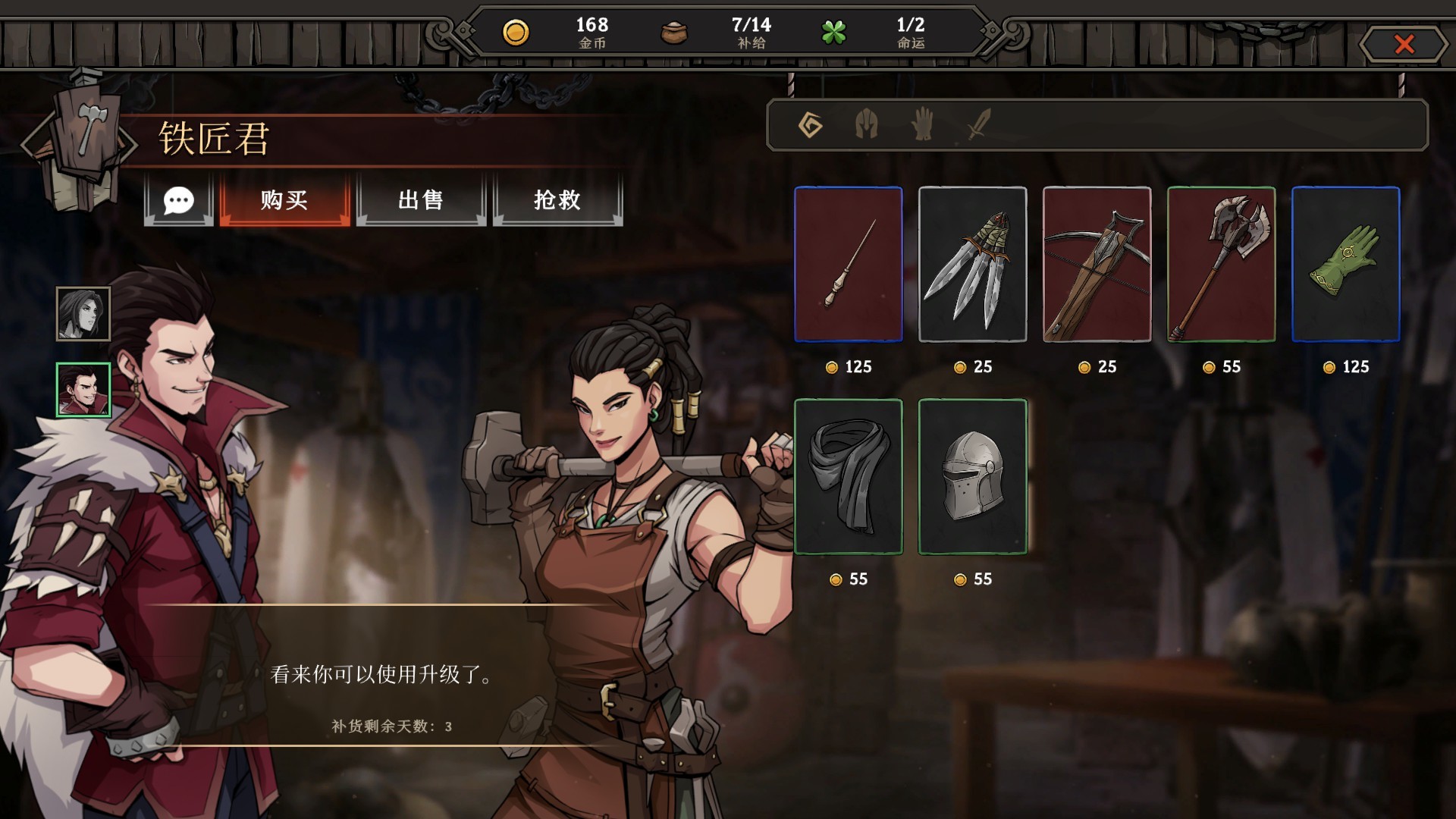Open dialogue via the speech bubble icon
This screenshot has height=819, width=1456.
(179, 201)
